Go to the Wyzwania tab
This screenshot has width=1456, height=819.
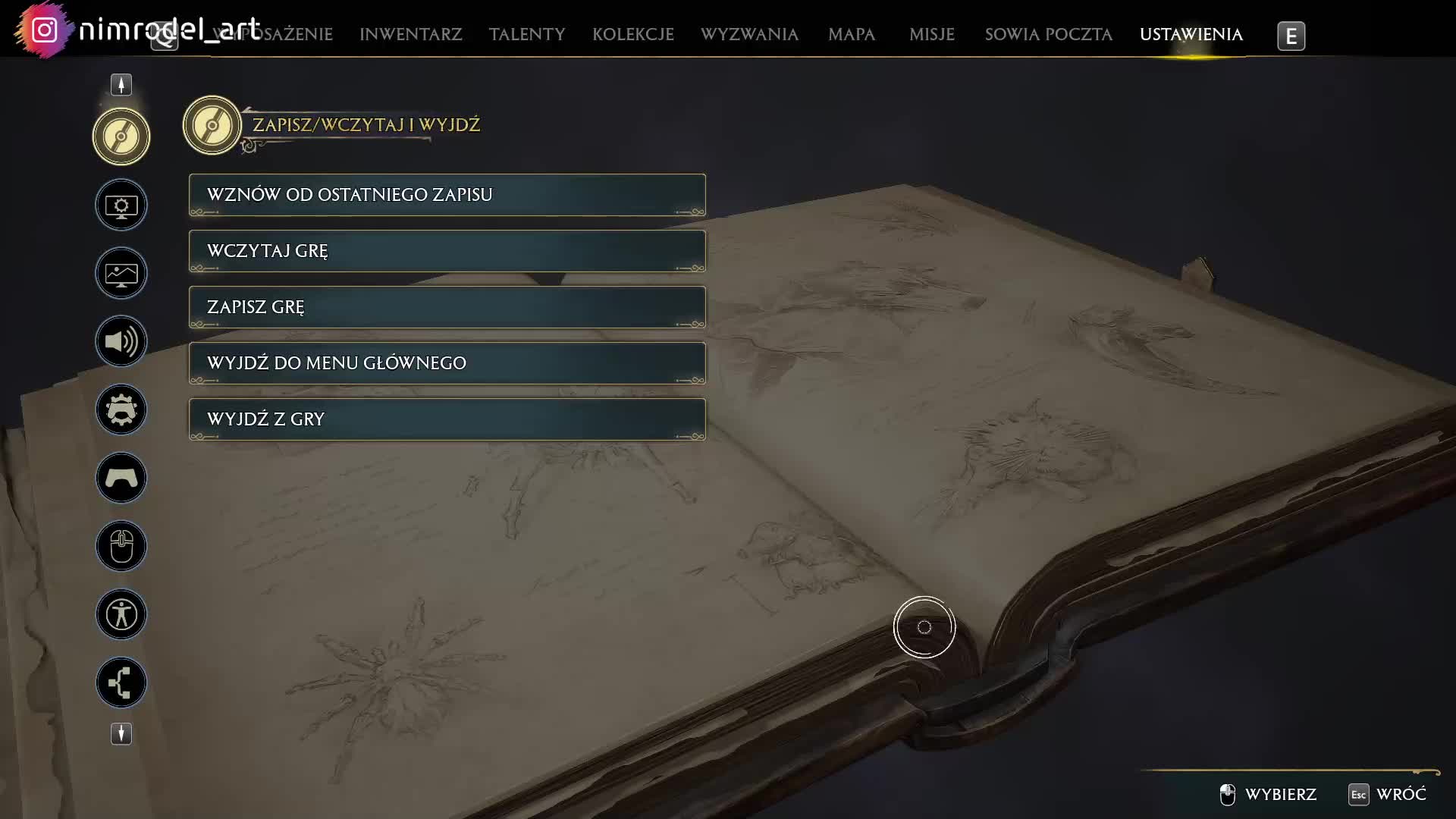[749, 35]
